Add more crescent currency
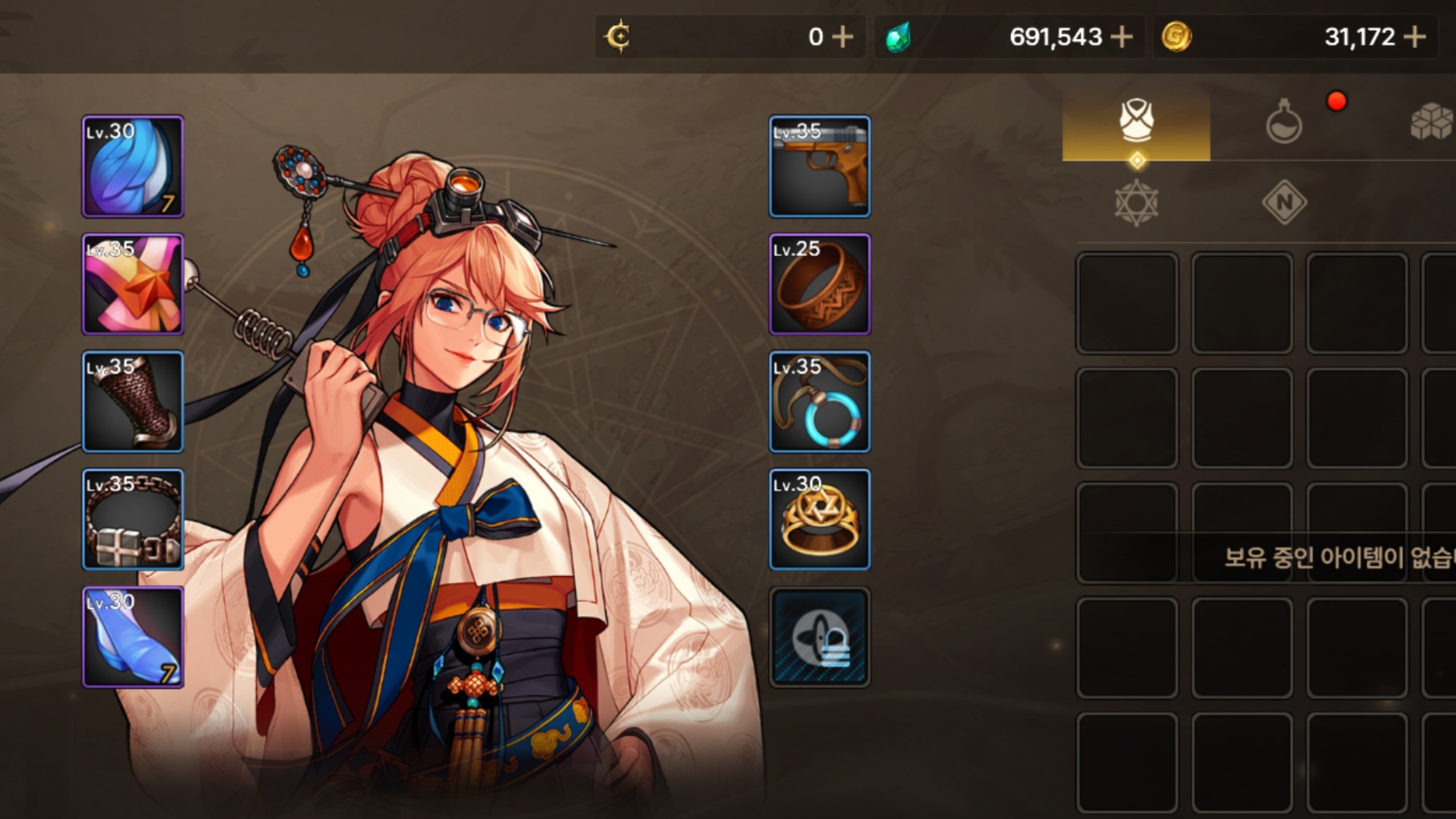1456x819 pixels. [x=842, y=38]
